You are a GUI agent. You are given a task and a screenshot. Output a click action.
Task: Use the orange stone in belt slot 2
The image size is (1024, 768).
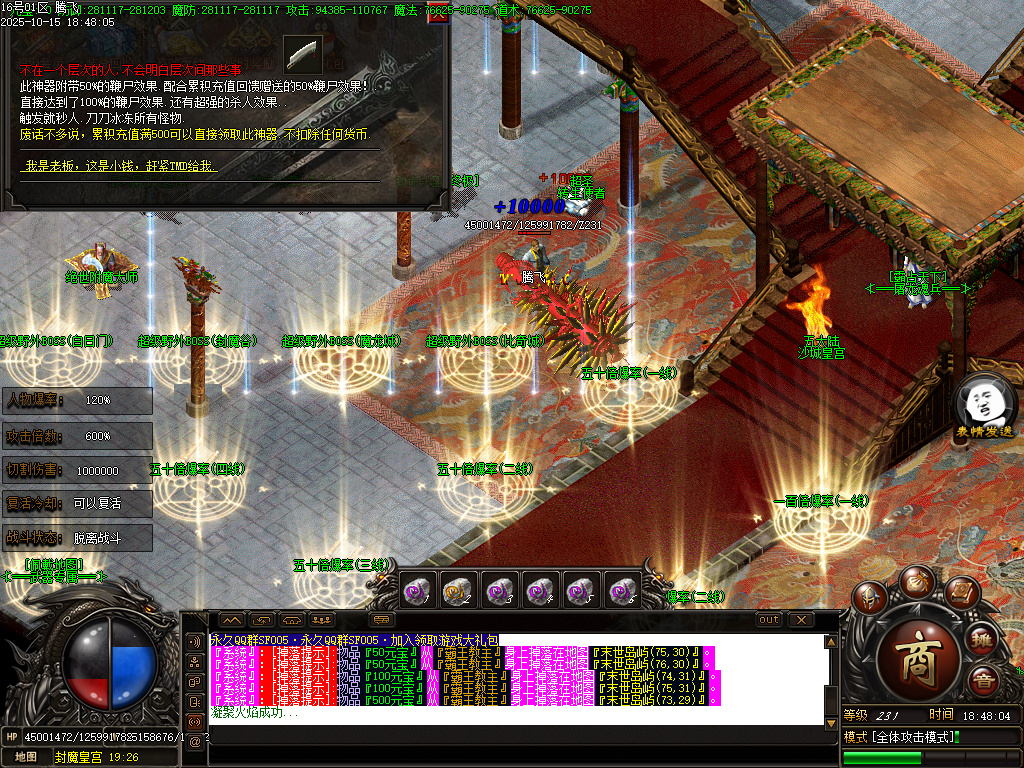pyautogui.click(x=457, y=591)
